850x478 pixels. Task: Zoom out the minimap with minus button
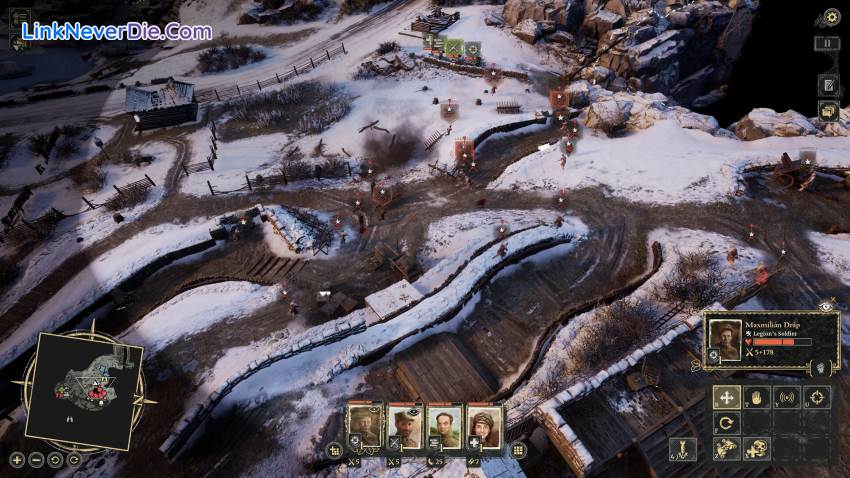click(34, 460)
